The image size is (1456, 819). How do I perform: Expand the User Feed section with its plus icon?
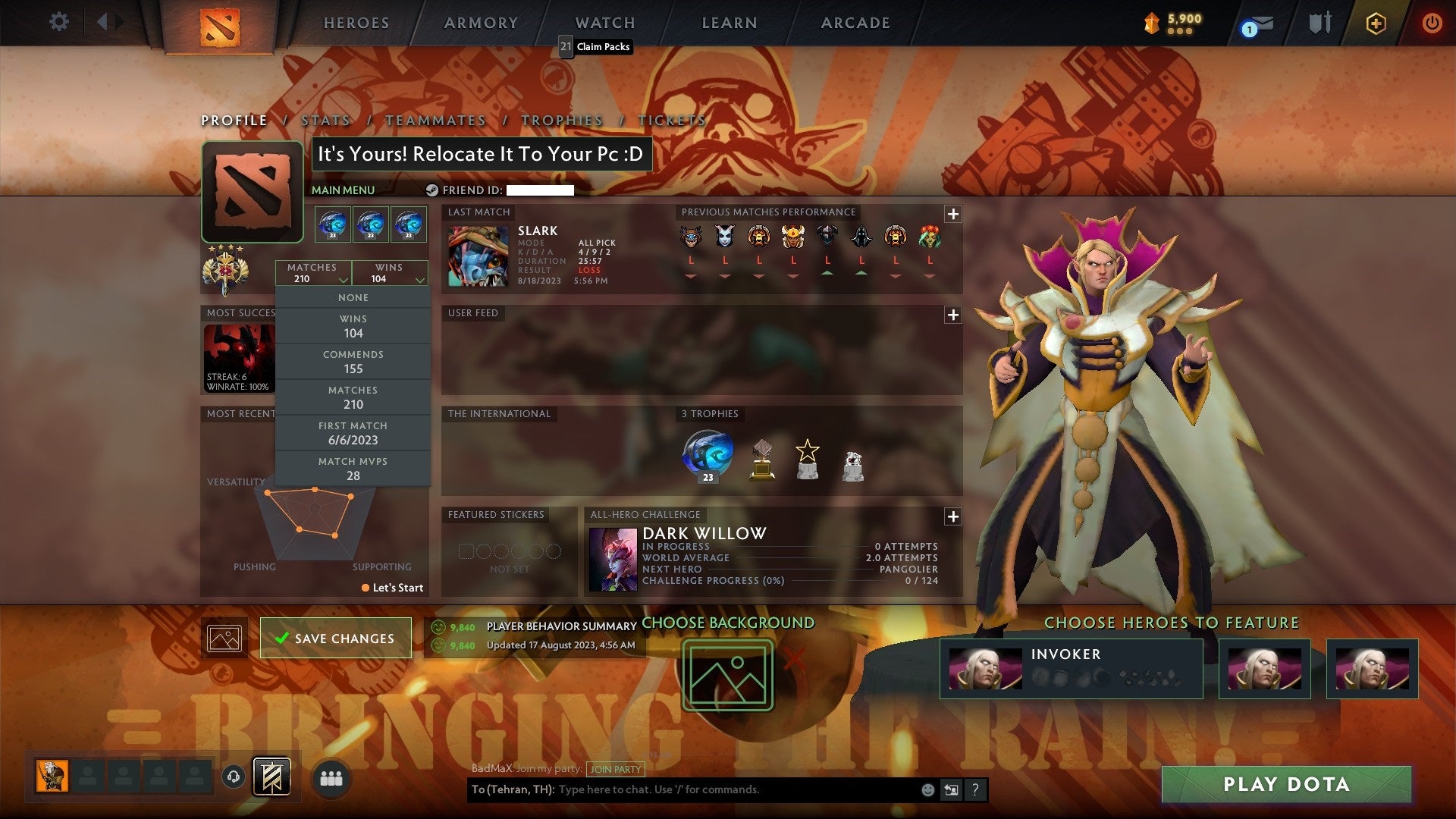(953, 314)
